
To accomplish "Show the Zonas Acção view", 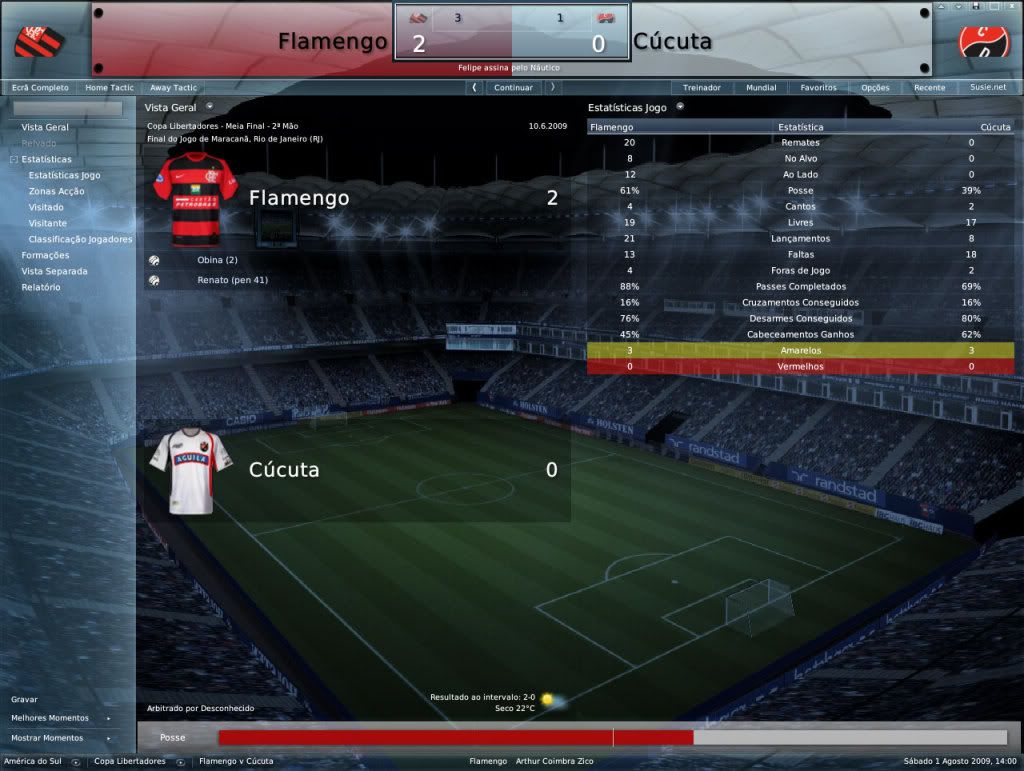I will click(56, 191).
